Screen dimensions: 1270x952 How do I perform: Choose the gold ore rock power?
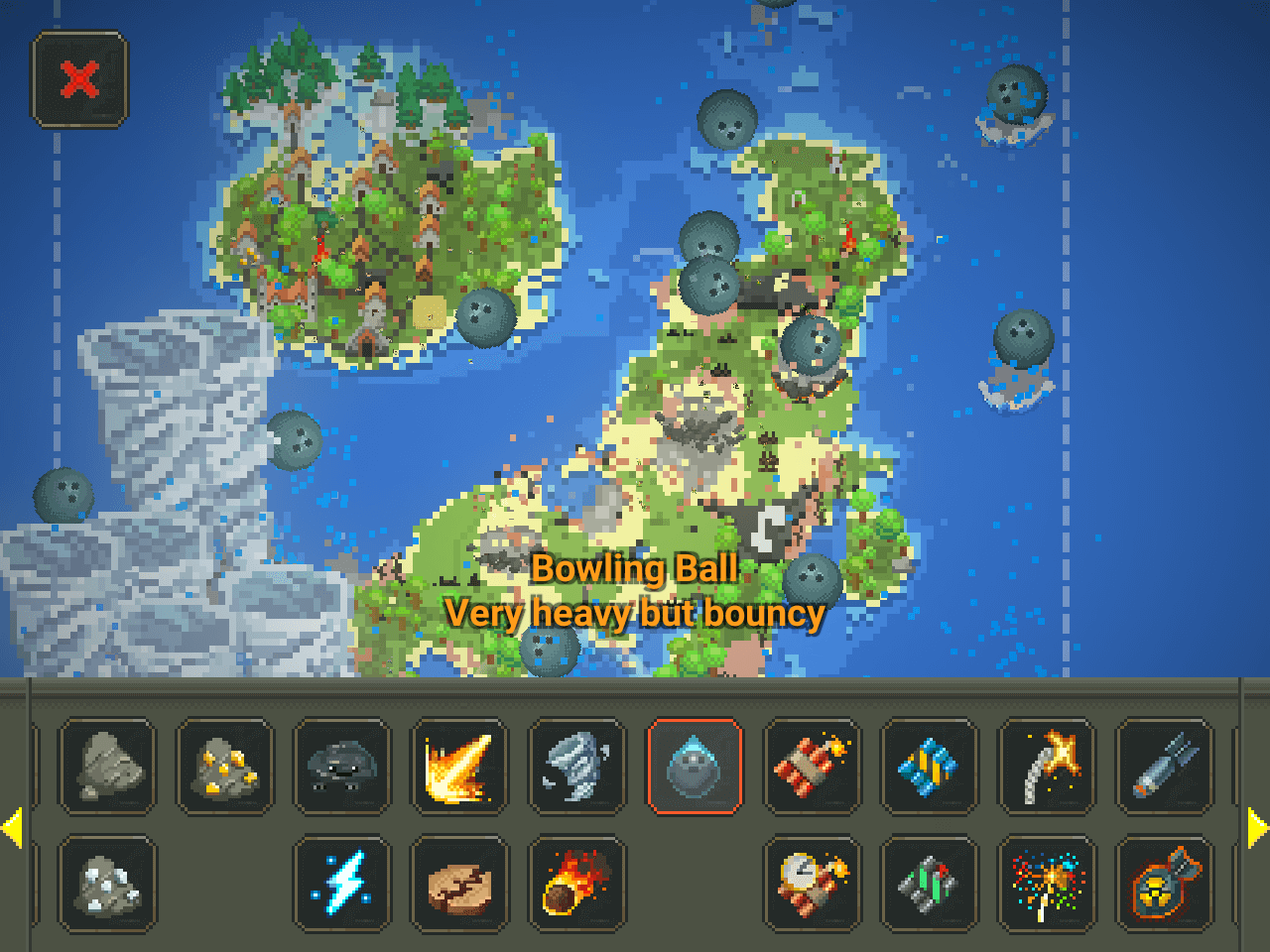point(225,767)
